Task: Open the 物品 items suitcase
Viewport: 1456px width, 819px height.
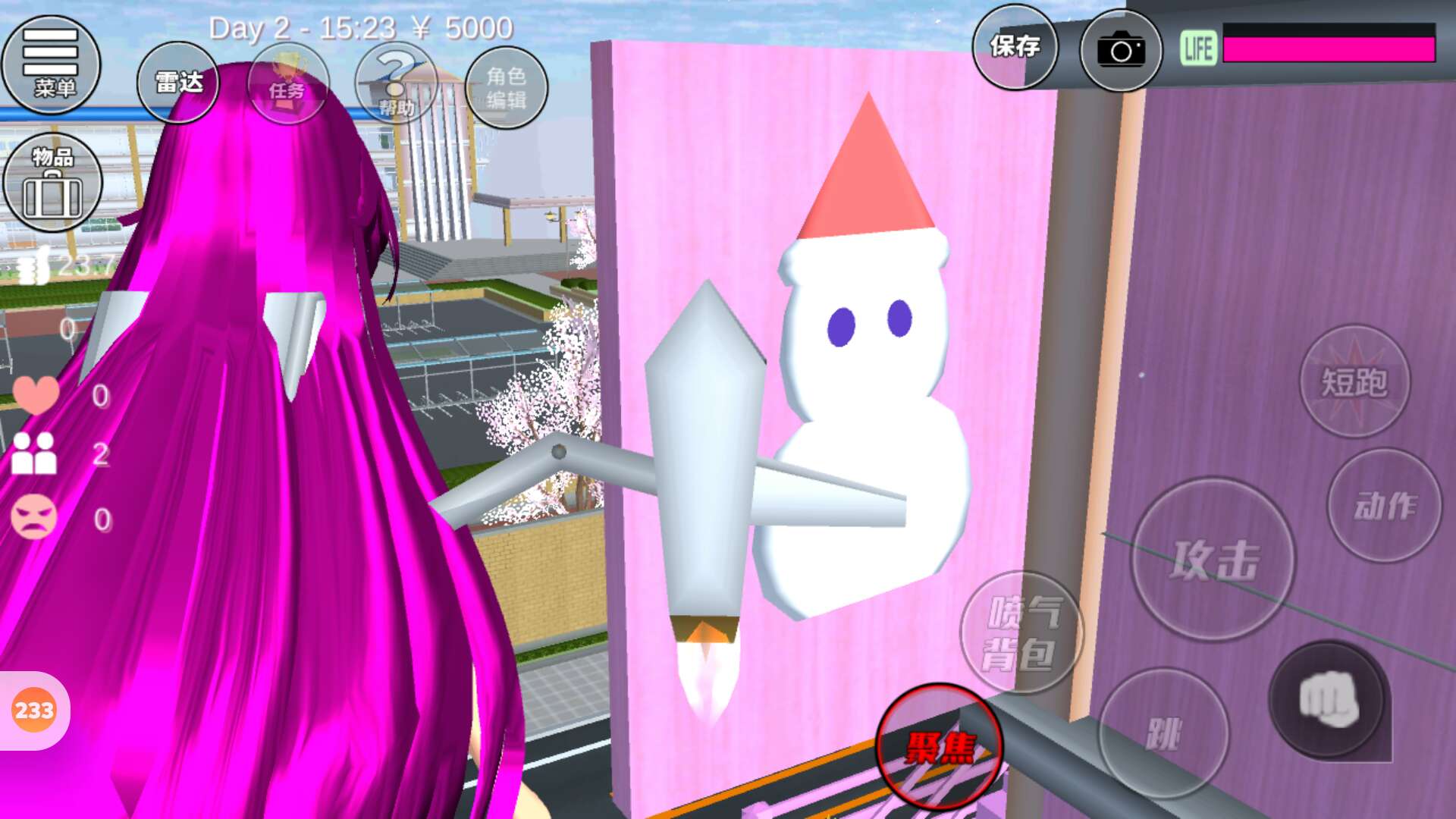Action: [52, 183]
